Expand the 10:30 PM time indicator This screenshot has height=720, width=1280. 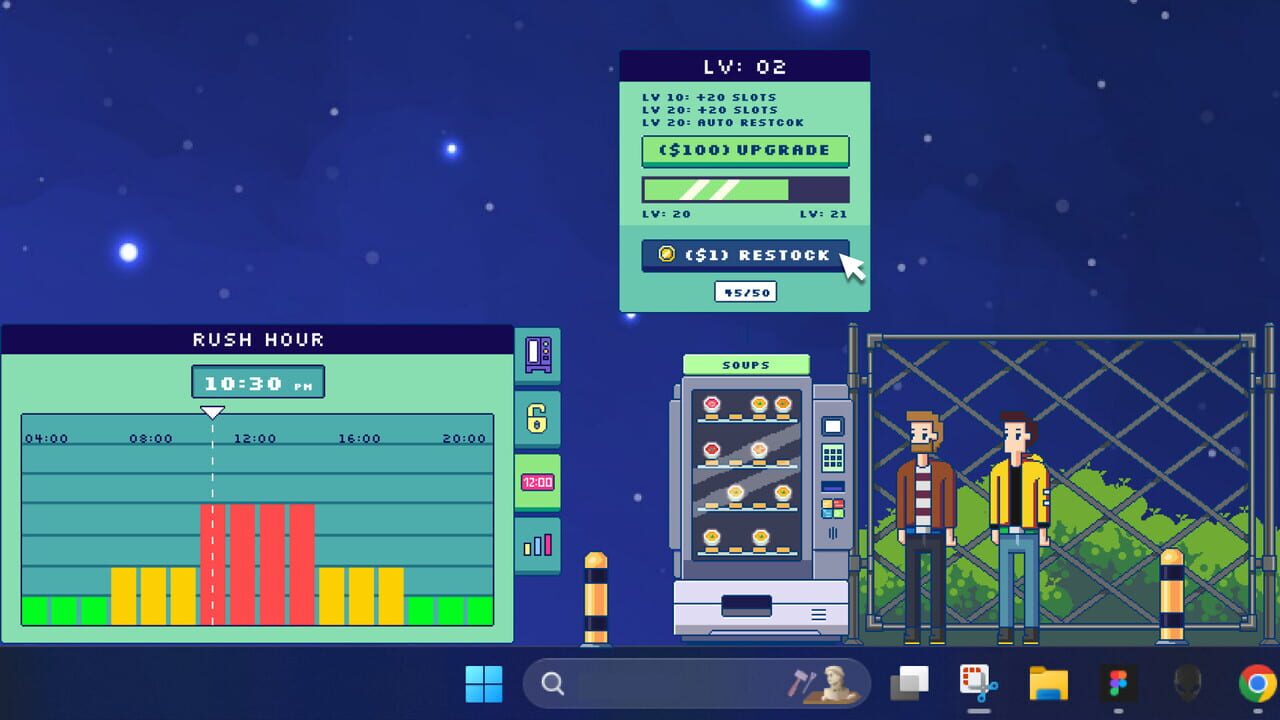257,381
